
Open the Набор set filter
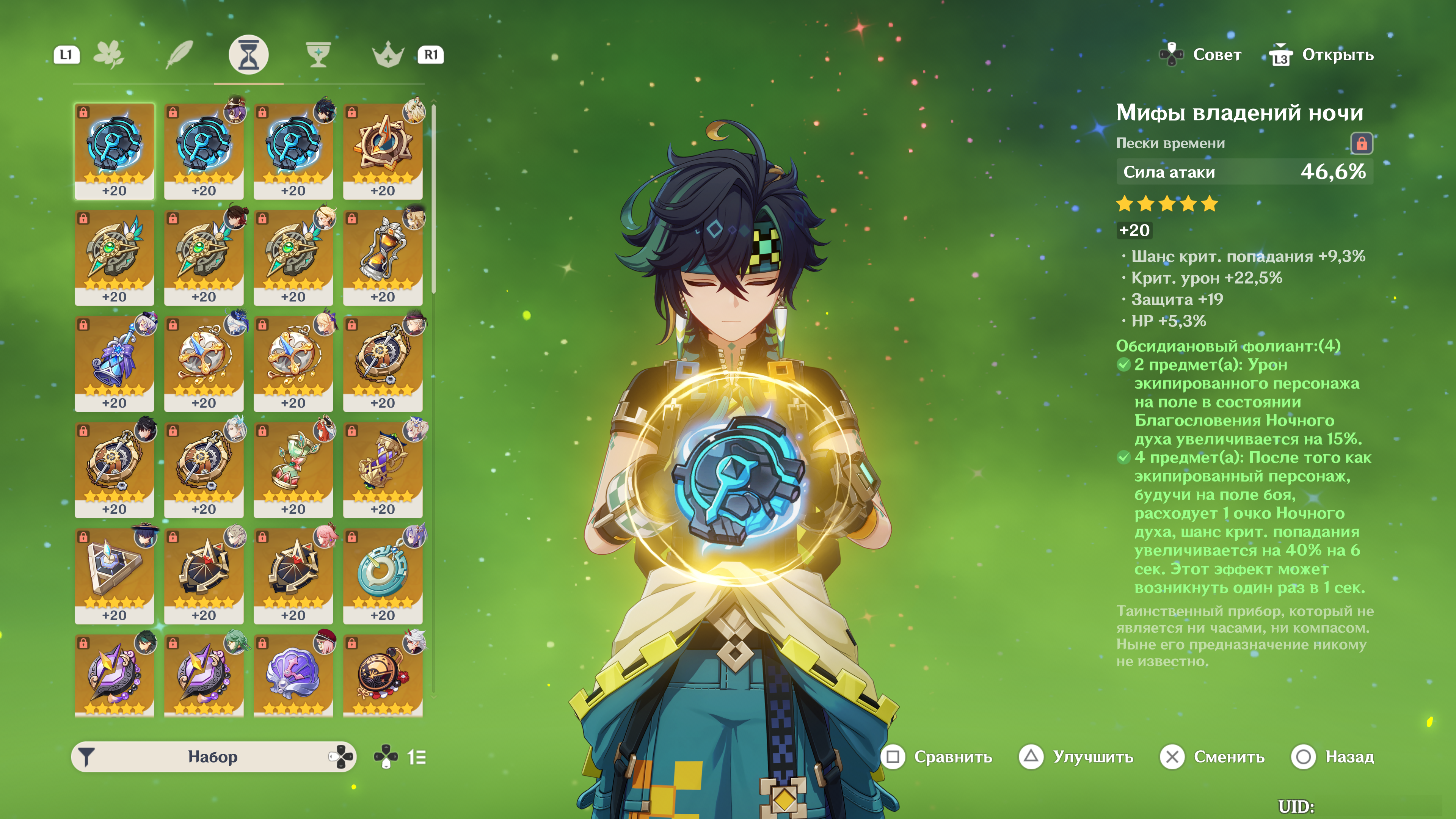pyautogui.click(x=213, y=757)
